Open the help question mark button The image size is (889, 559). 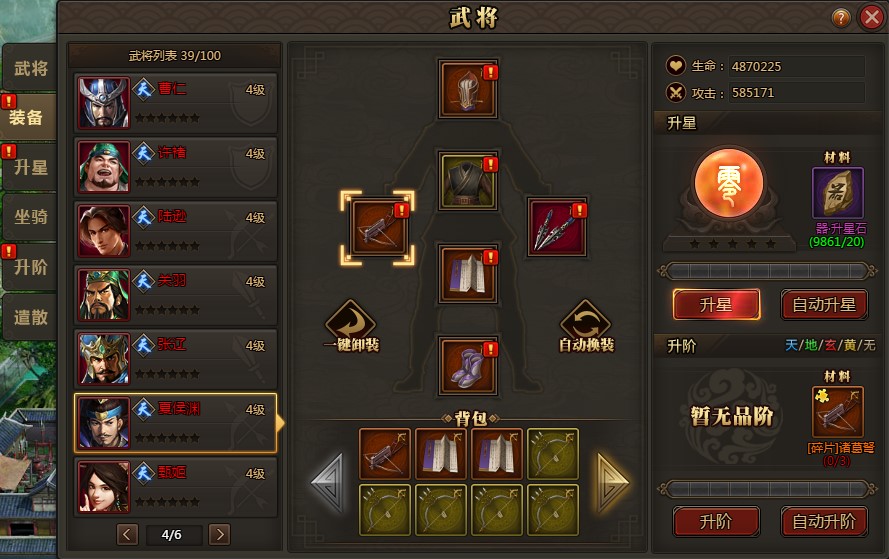[x=841, y=17]
